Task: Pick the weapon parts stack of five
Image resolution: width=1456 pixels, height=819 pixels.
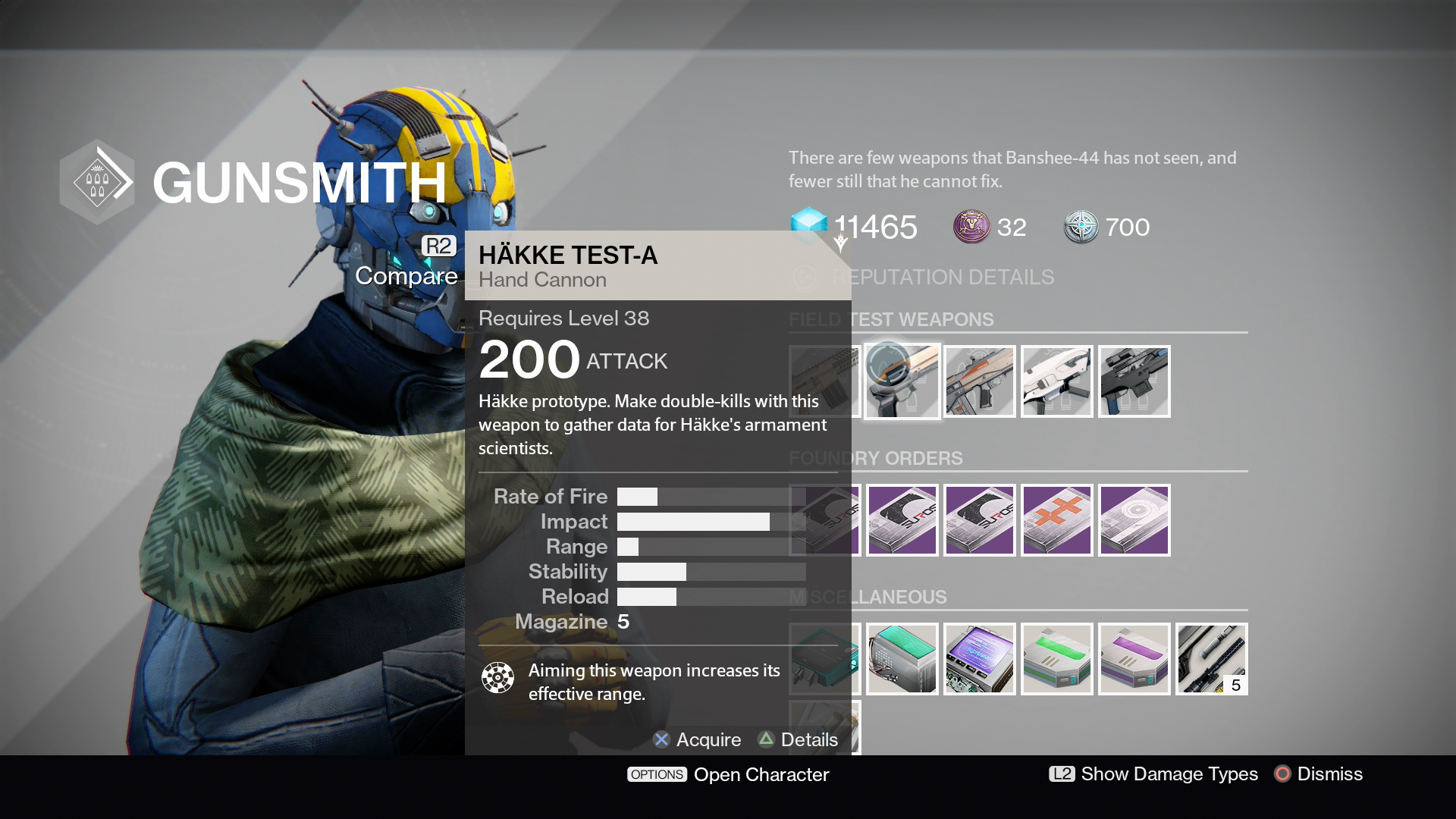Action: 1211,659
